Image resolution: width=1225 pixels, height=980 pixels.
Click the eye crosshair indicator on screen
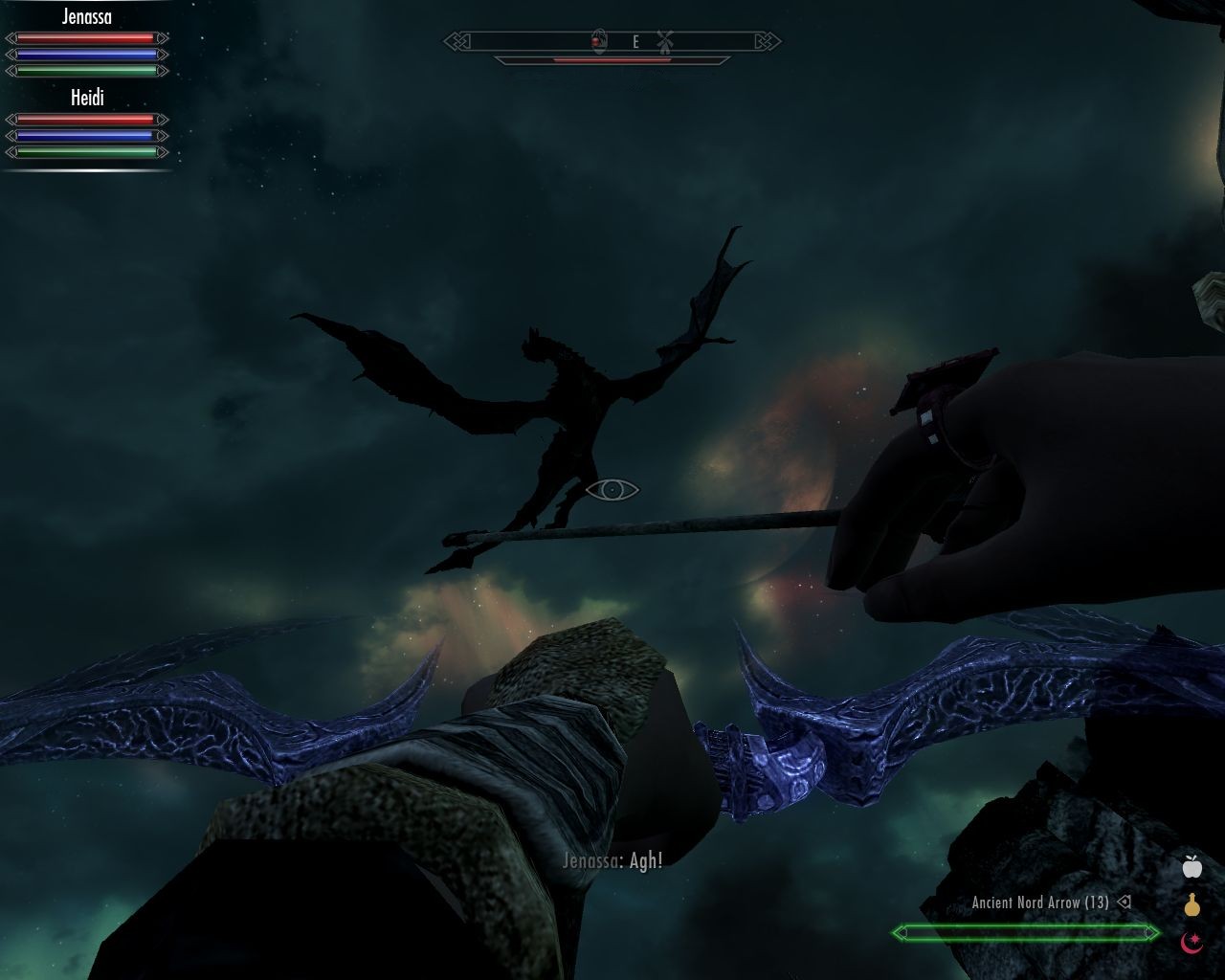(612, 489)
